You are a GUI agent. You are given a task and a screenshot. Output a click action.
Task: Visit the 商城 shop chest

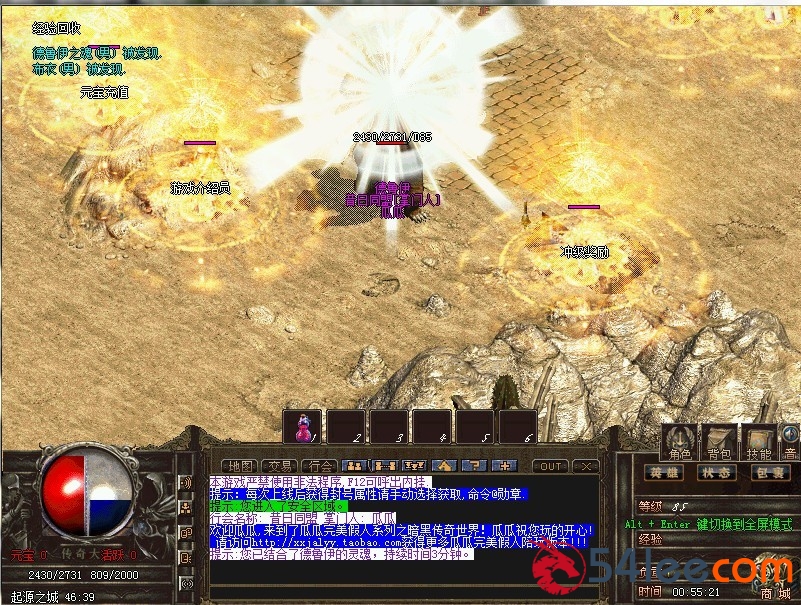(773, 578)
